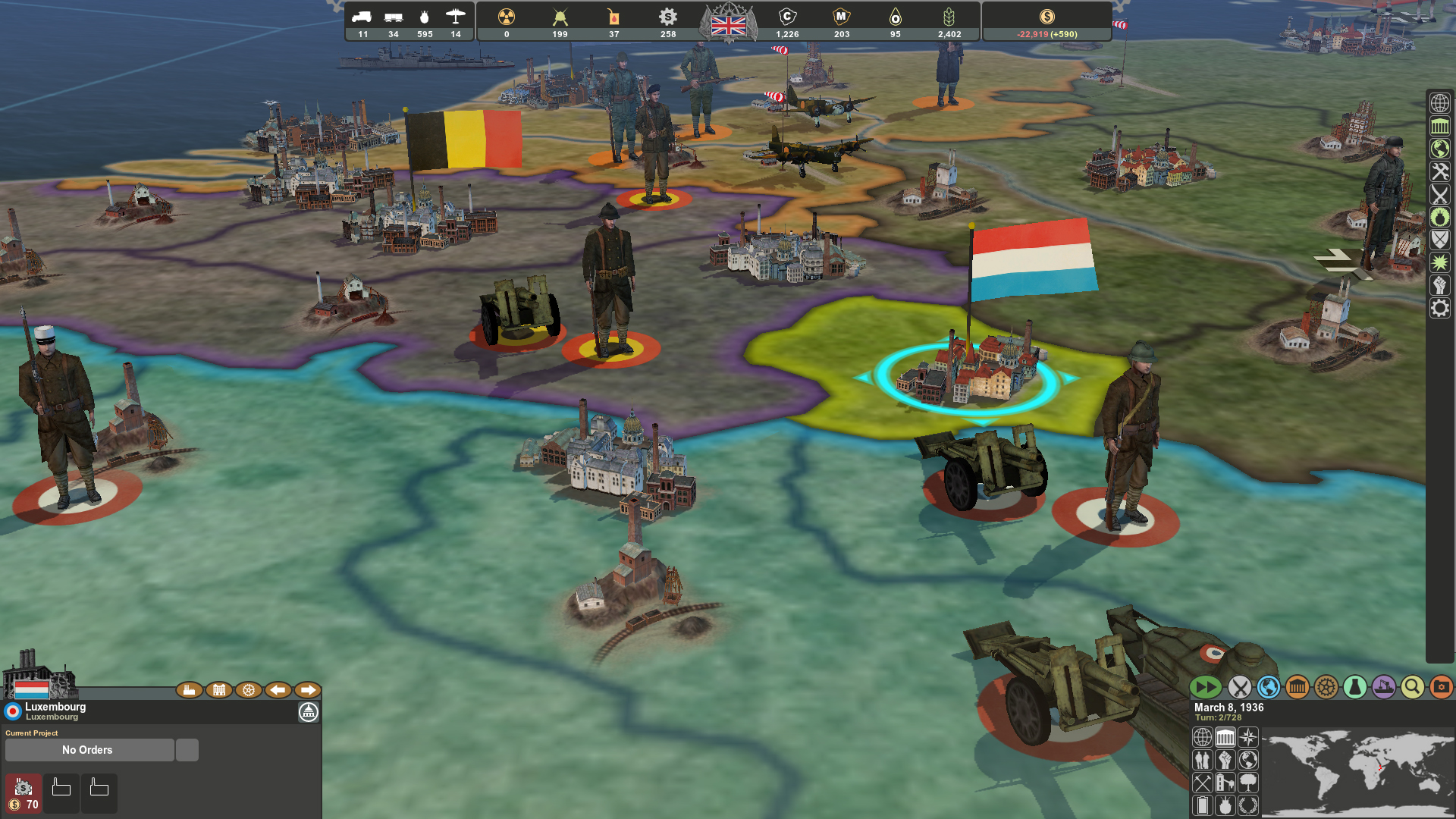Select the red project slot costing 70
This screenshot has width=1456, height=819.
click(x=24, y=793)
